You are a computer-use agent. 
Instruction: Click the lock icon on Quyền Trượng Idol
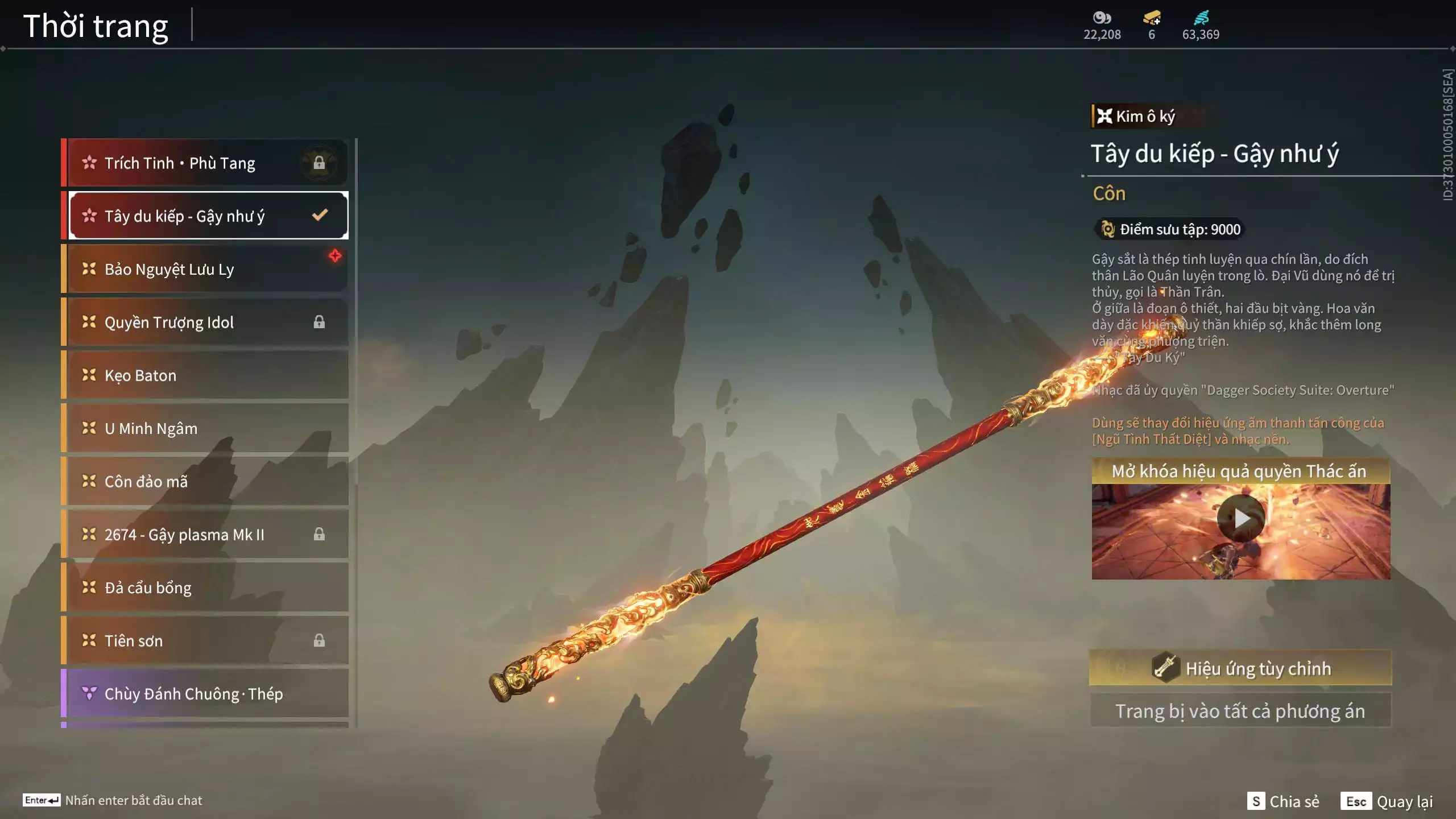click(x=320, y=322)
